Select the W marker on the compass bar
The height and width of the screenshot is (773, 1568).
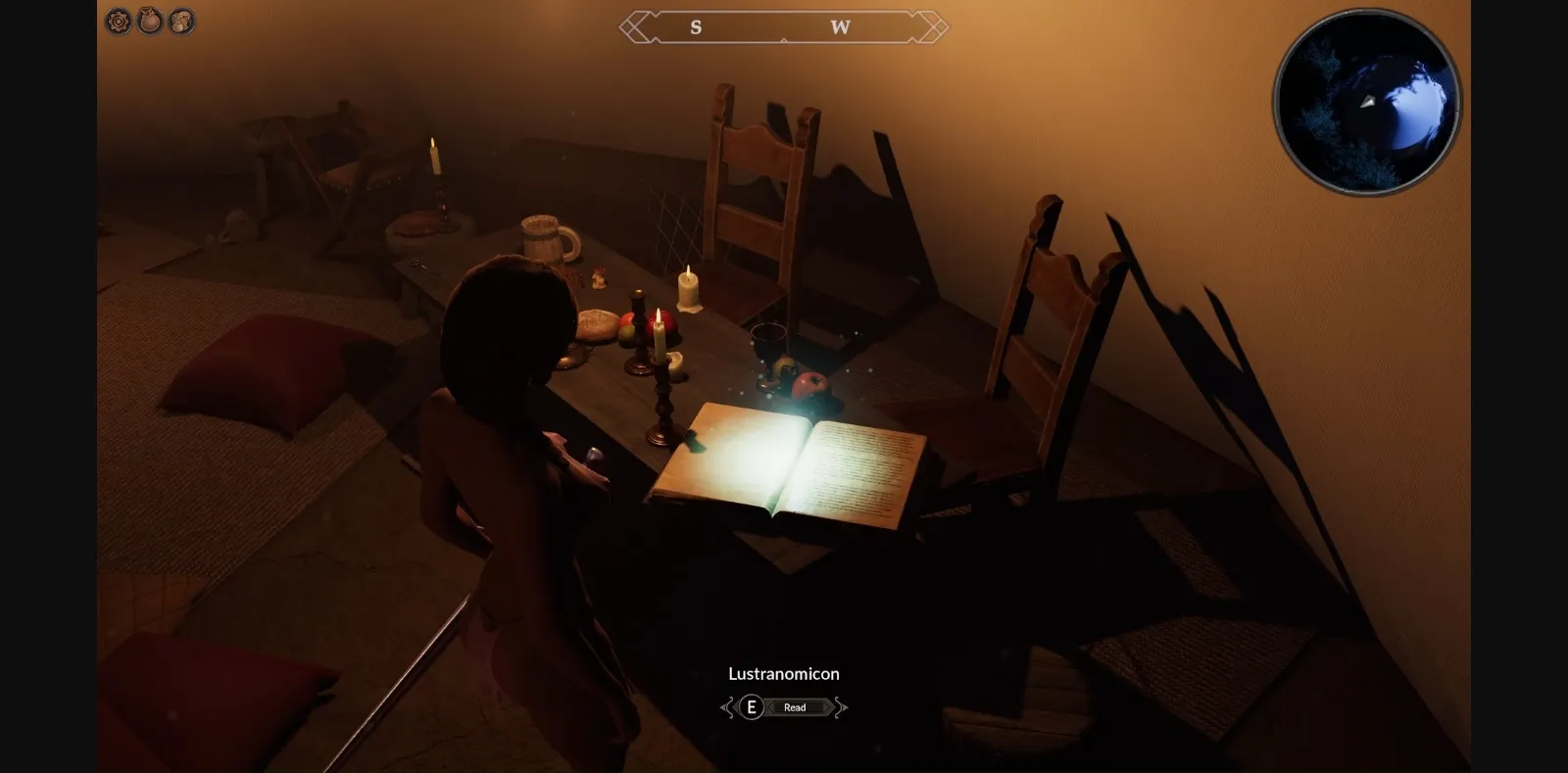pos(839,28)
